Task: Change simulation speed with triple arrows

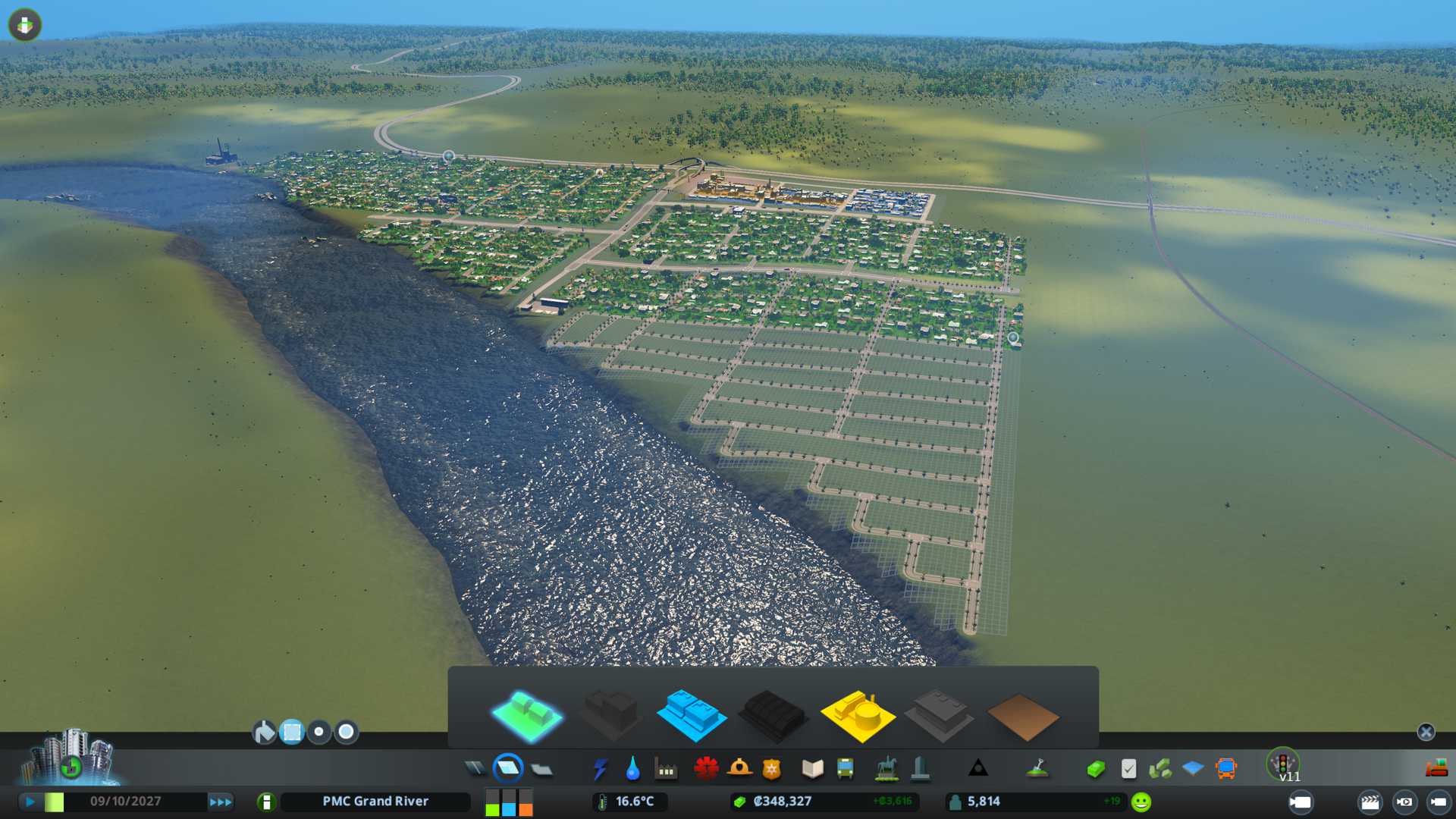Action: pyautogui.click(x=220, y=802)
